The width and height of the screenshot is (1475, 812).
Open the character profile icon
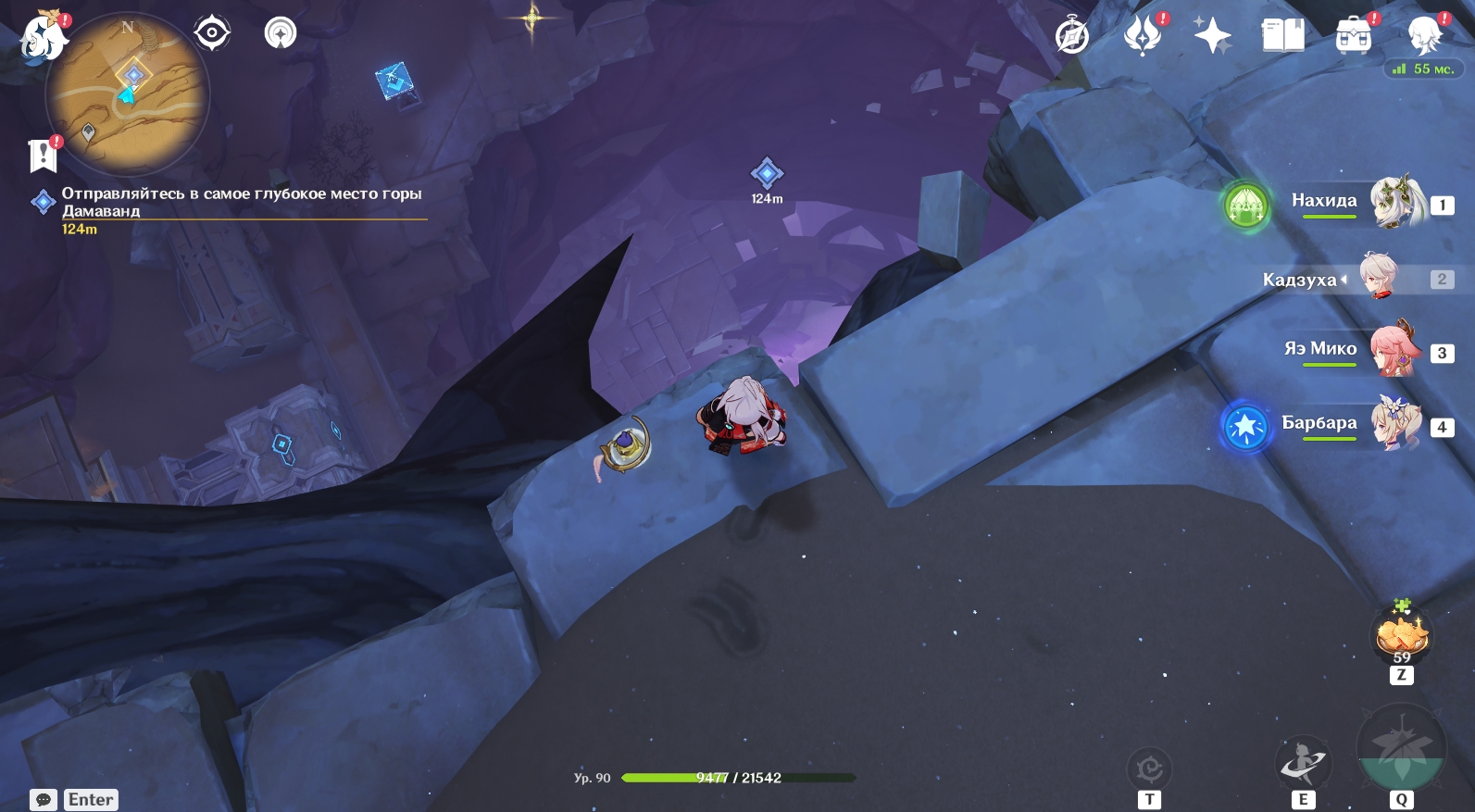click(x=1423, y=37)
